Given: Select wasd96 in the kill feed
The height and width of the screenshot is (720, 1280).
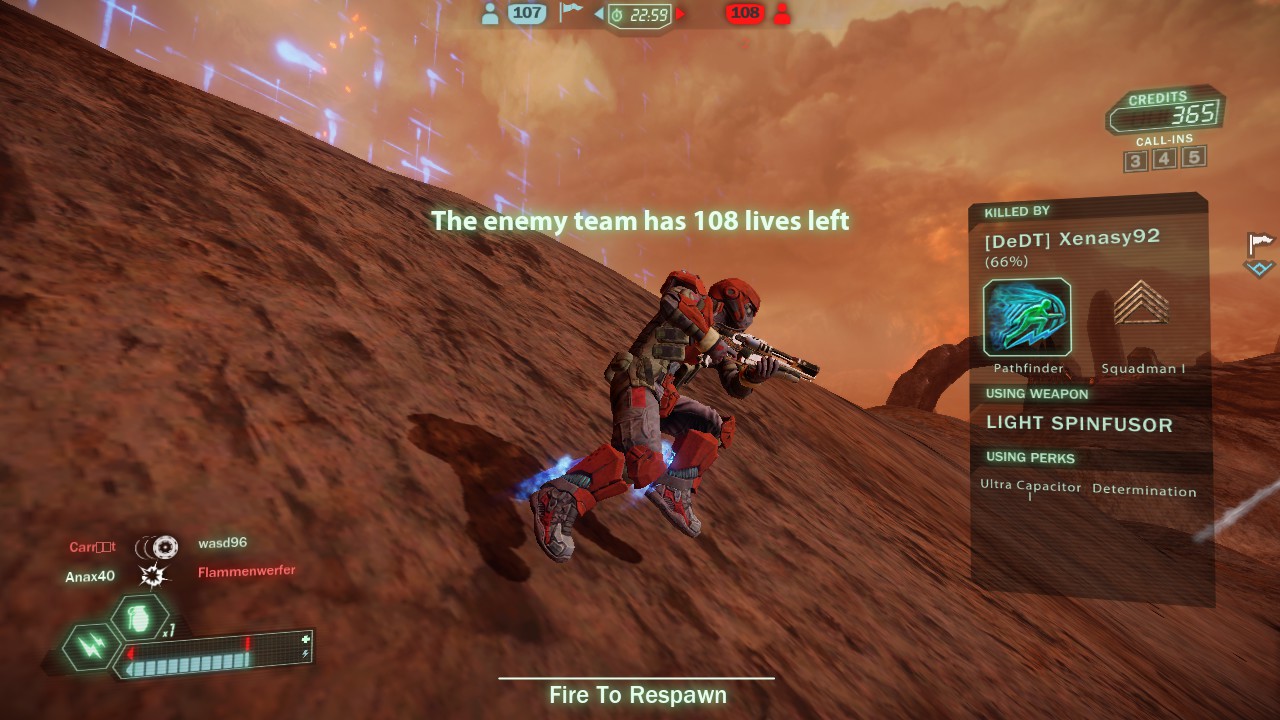Looking at the screenshot, I should 222,543.
